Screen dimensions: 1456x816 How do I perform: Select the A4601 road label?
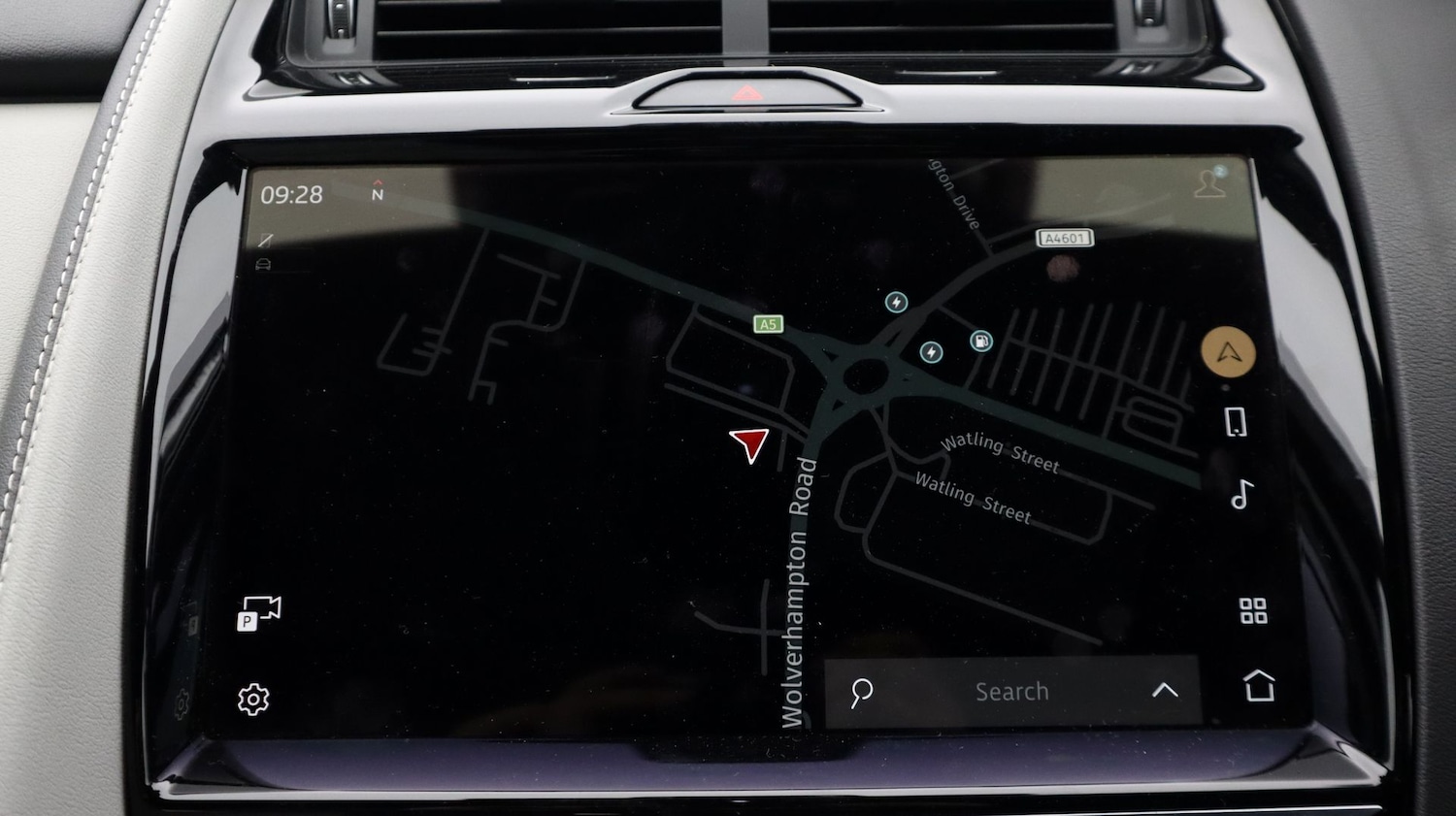(1064, 239)
